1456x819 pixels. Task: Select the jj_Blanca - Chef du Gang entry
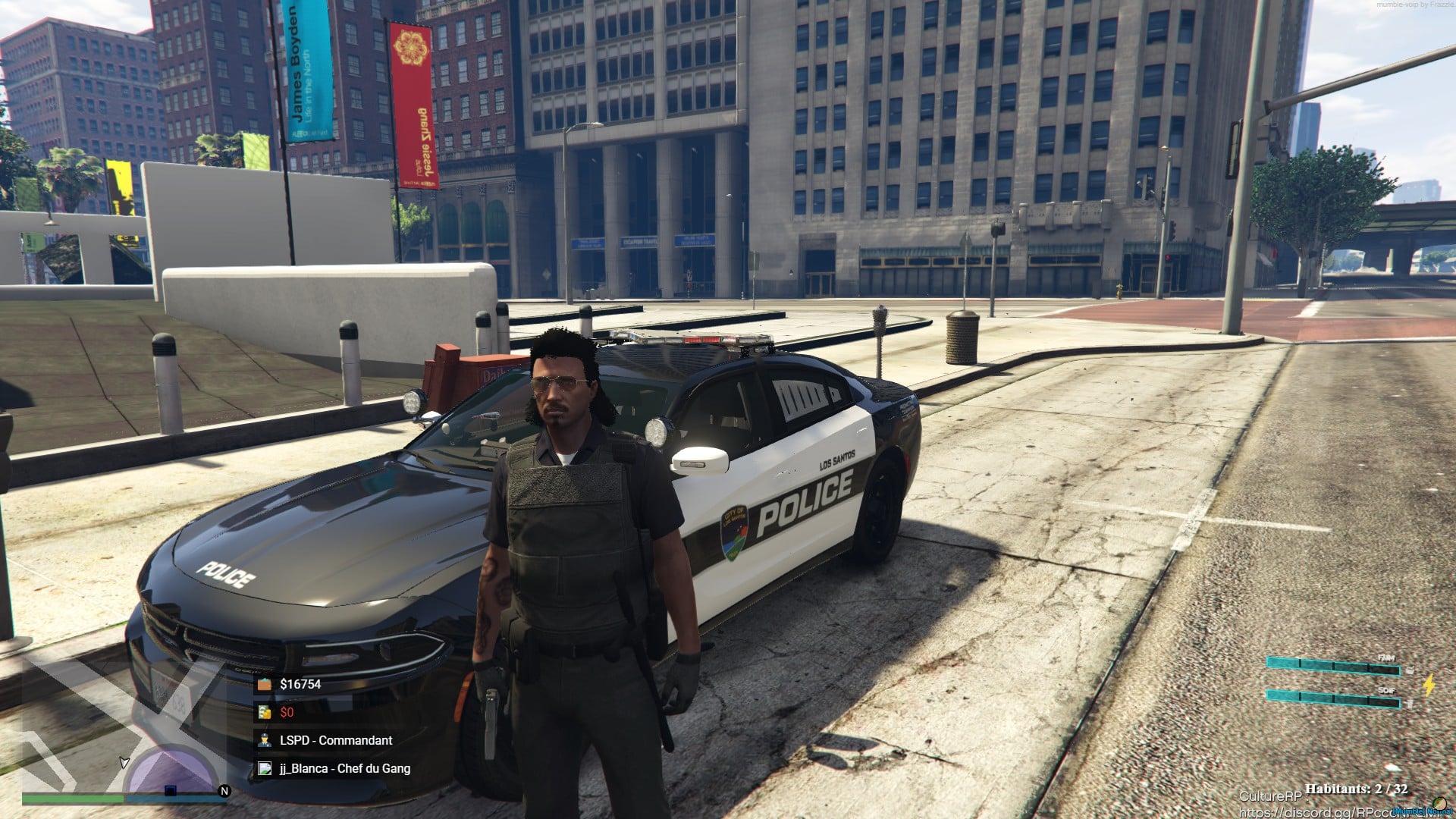coord(344,768)
